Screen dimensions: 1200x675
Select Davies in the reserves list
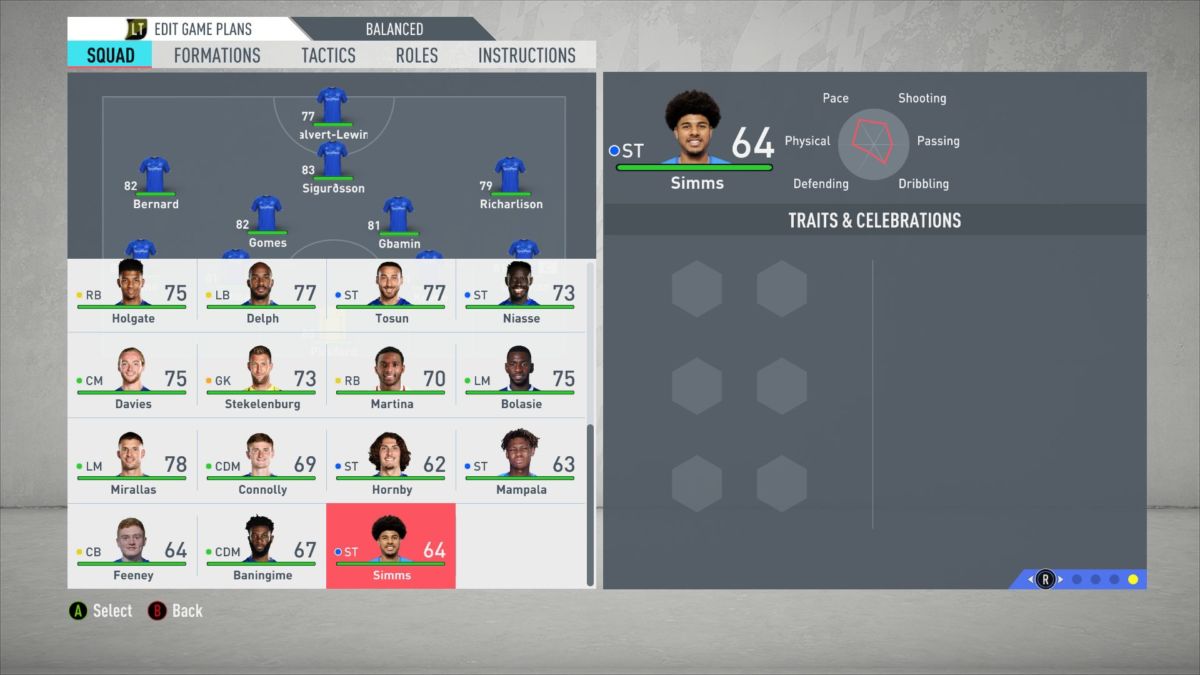tap(132, 381)
